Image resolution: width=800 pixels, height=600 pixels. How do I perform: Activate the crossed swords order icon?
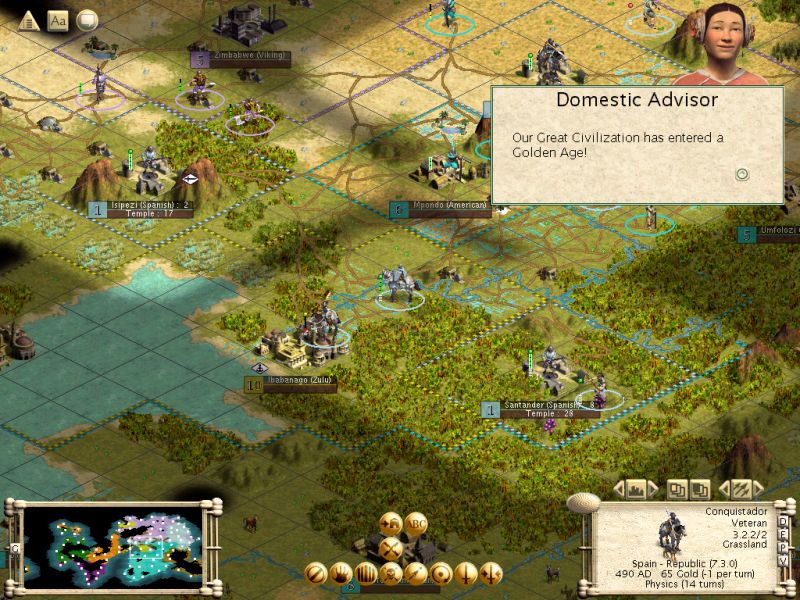pos(391,548)
